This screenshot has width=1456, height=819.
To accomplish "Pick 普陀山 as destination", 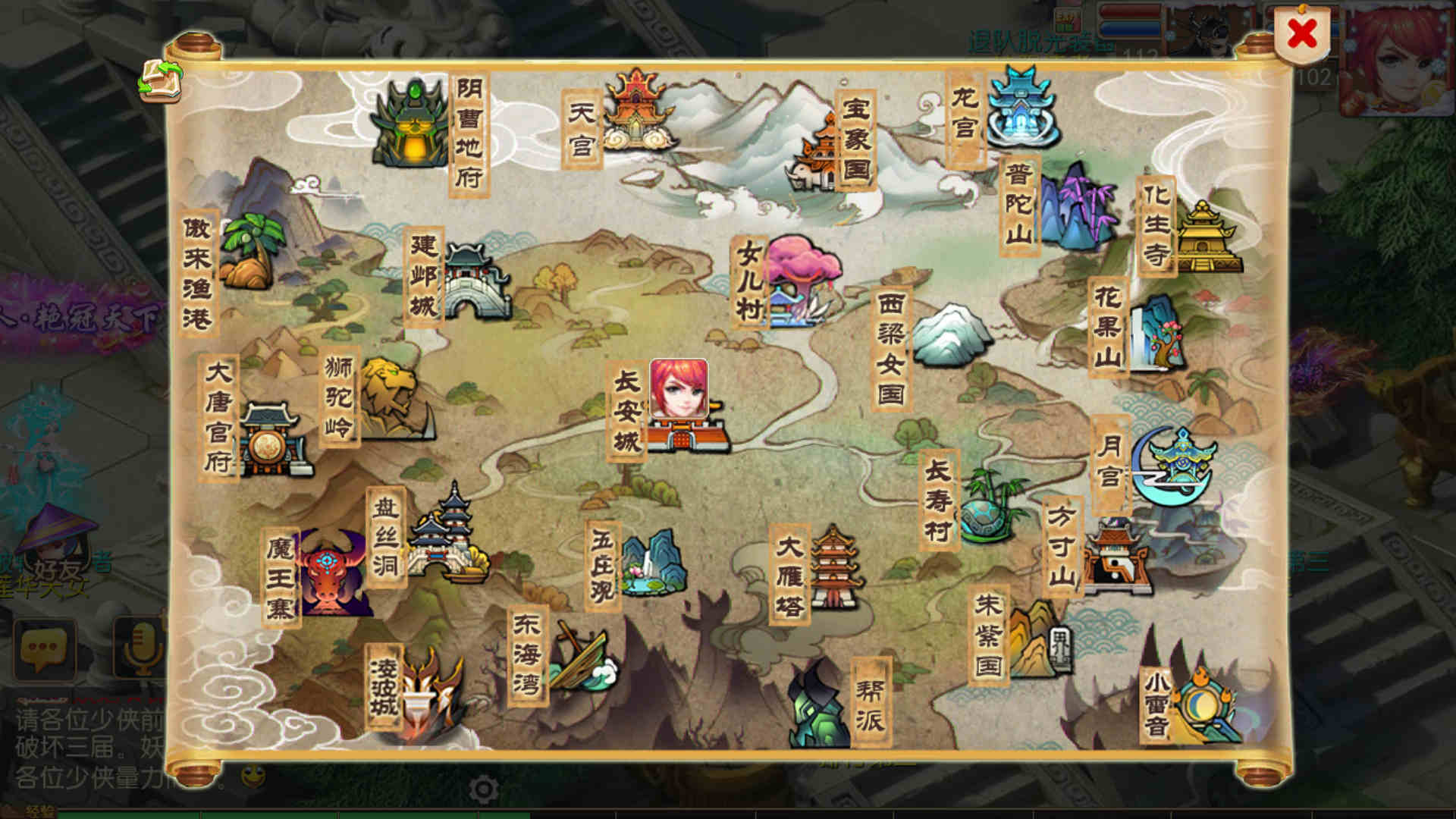I will [1075, 206].
